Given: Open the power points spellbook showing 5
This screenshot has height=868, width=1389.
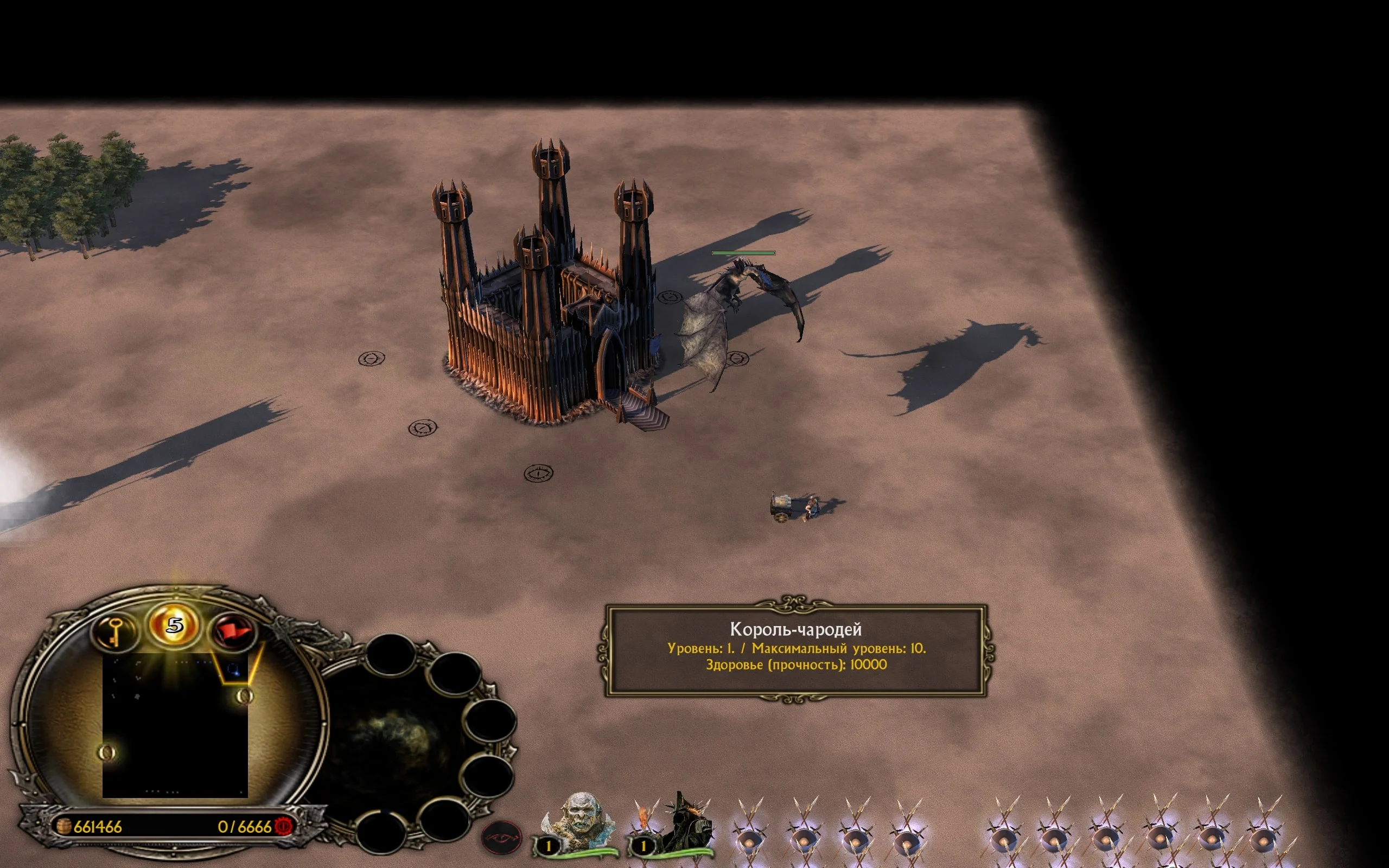Looking at the screenshot, I should [175, 626].
